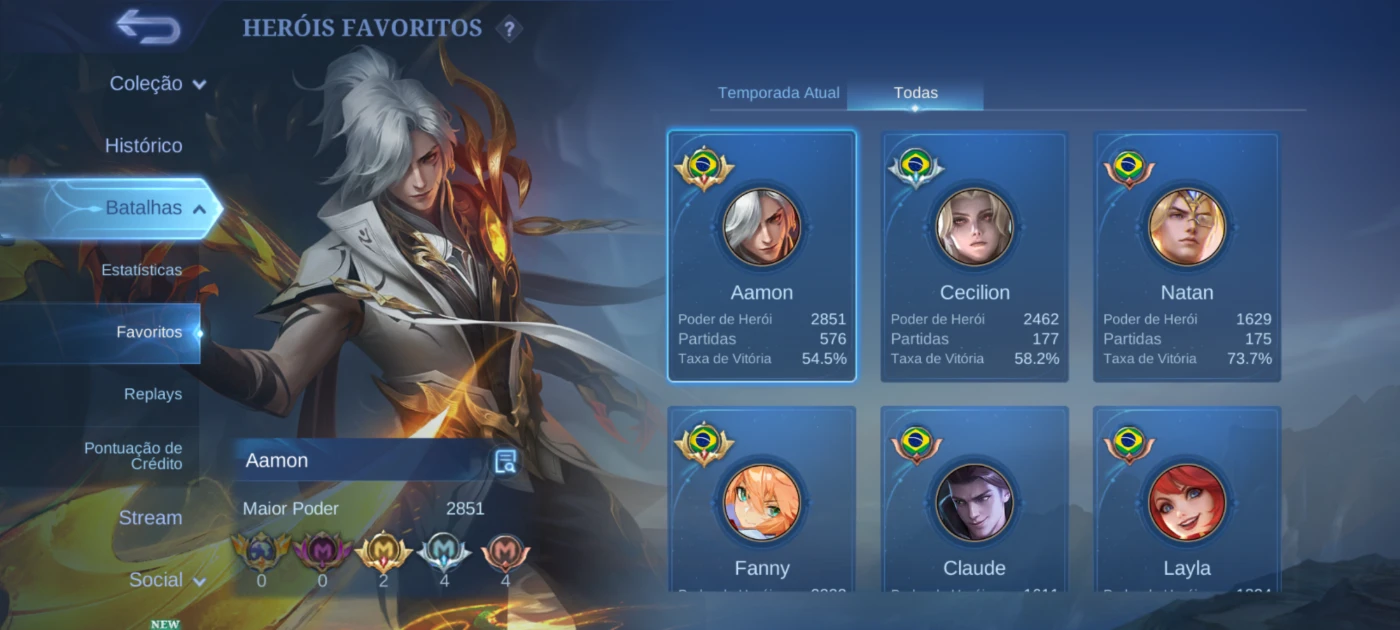Open the help question mark icon
1400x630 pixels.
(x=509, y=29)
